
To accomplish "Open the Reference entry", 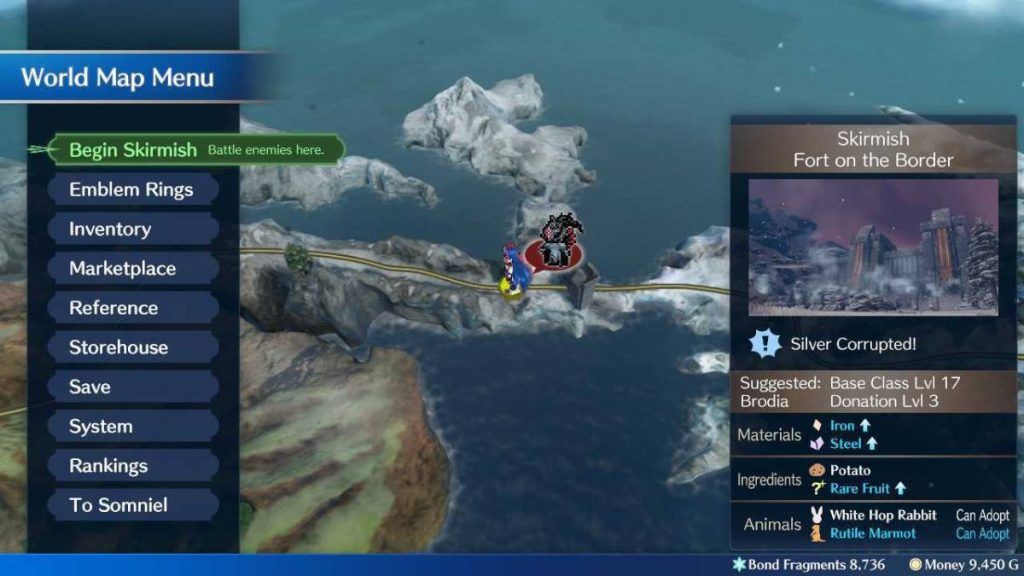I will point(113,308).
